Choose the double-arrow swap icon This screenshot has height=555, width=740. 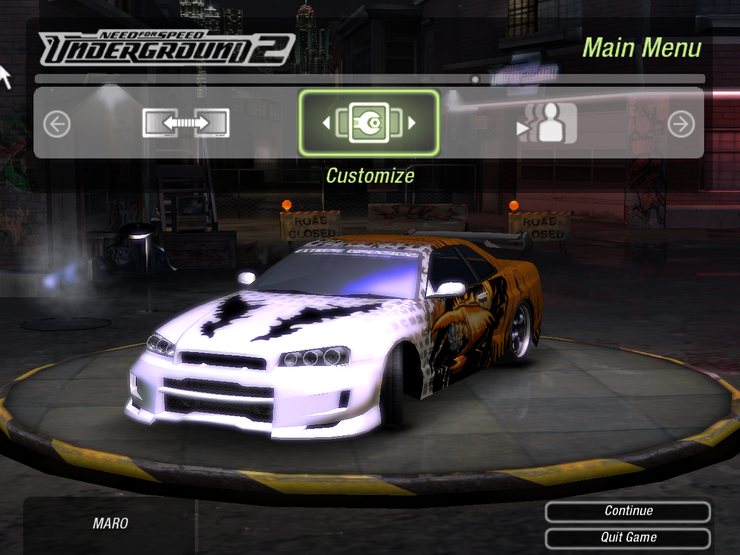pyautogui.click(x=186, y=123)
